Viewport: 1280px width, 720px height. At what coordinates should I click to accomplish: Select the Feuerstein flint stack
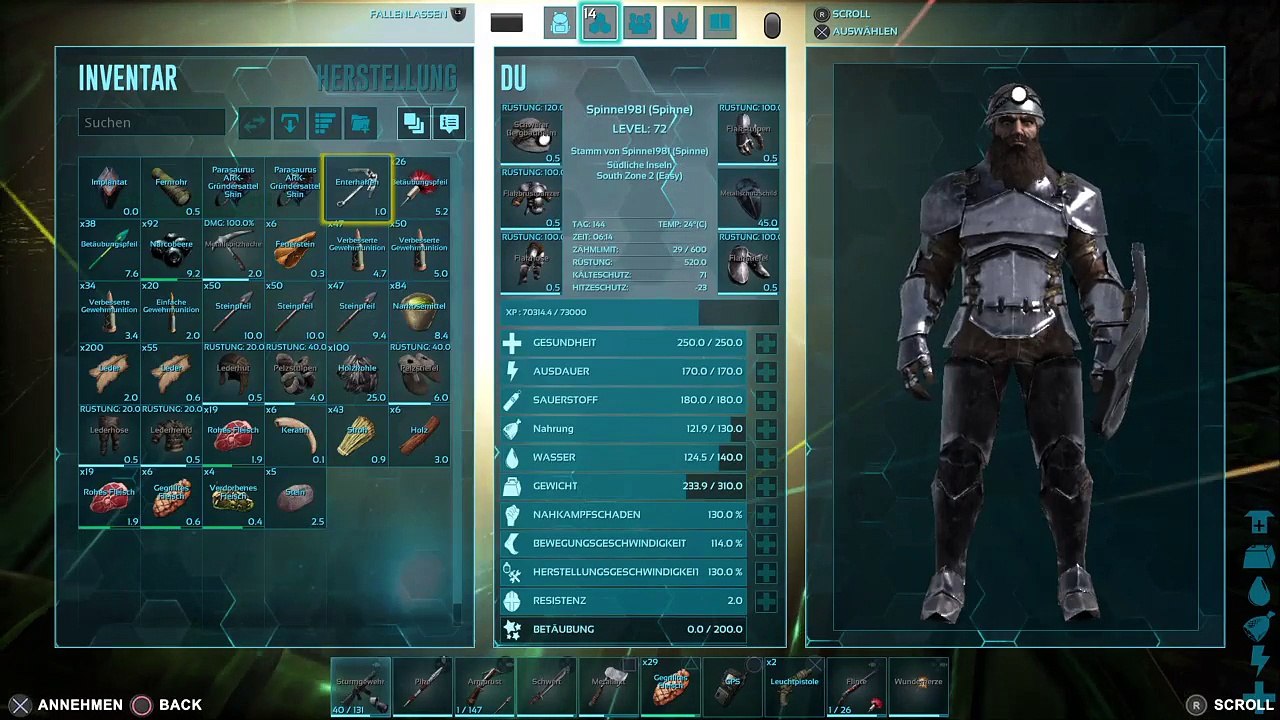(295, 250)
